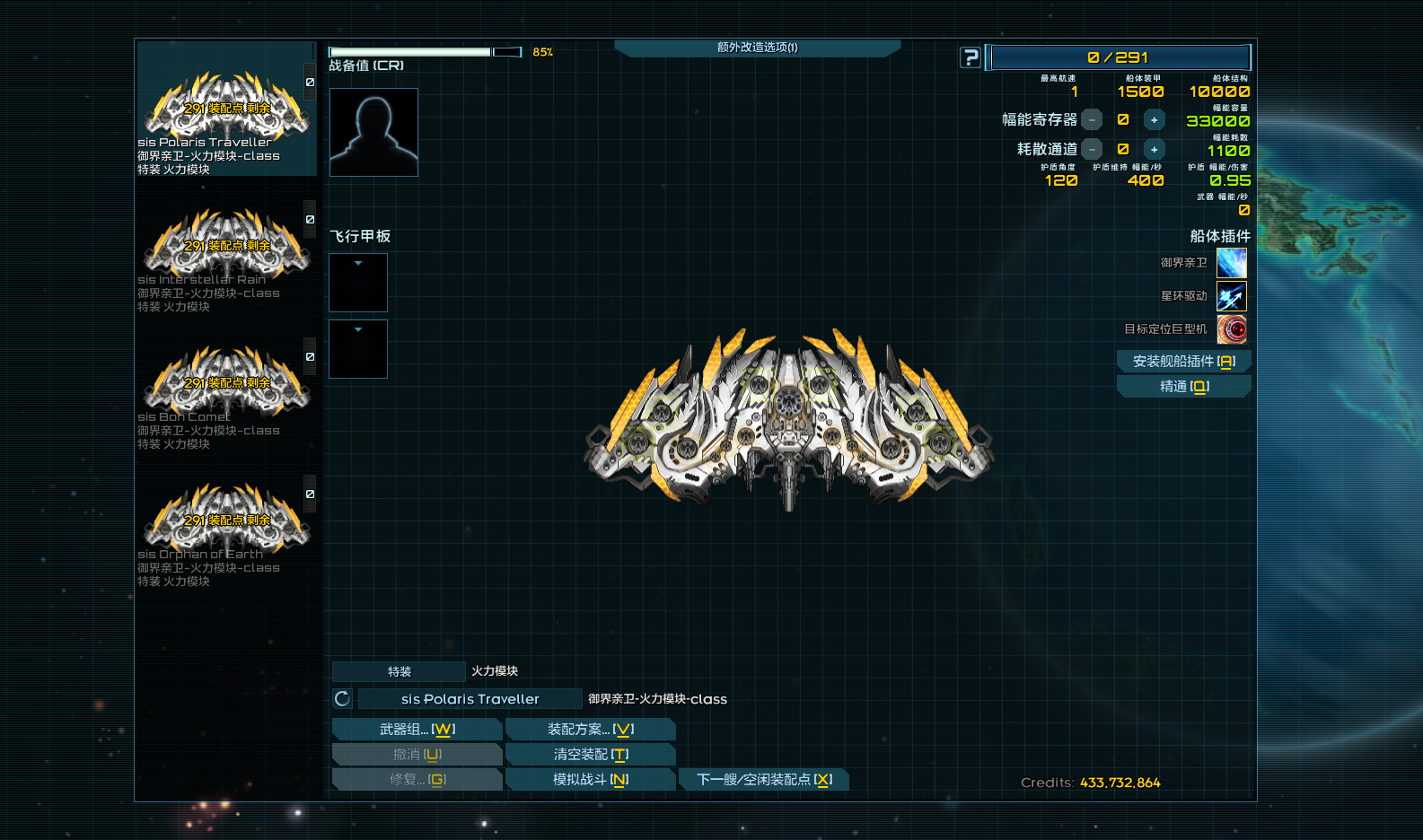Open 安装舰船插件 install hullmods
The width and height of the screenshot is (1423, 840).
tap(1183, 361)
